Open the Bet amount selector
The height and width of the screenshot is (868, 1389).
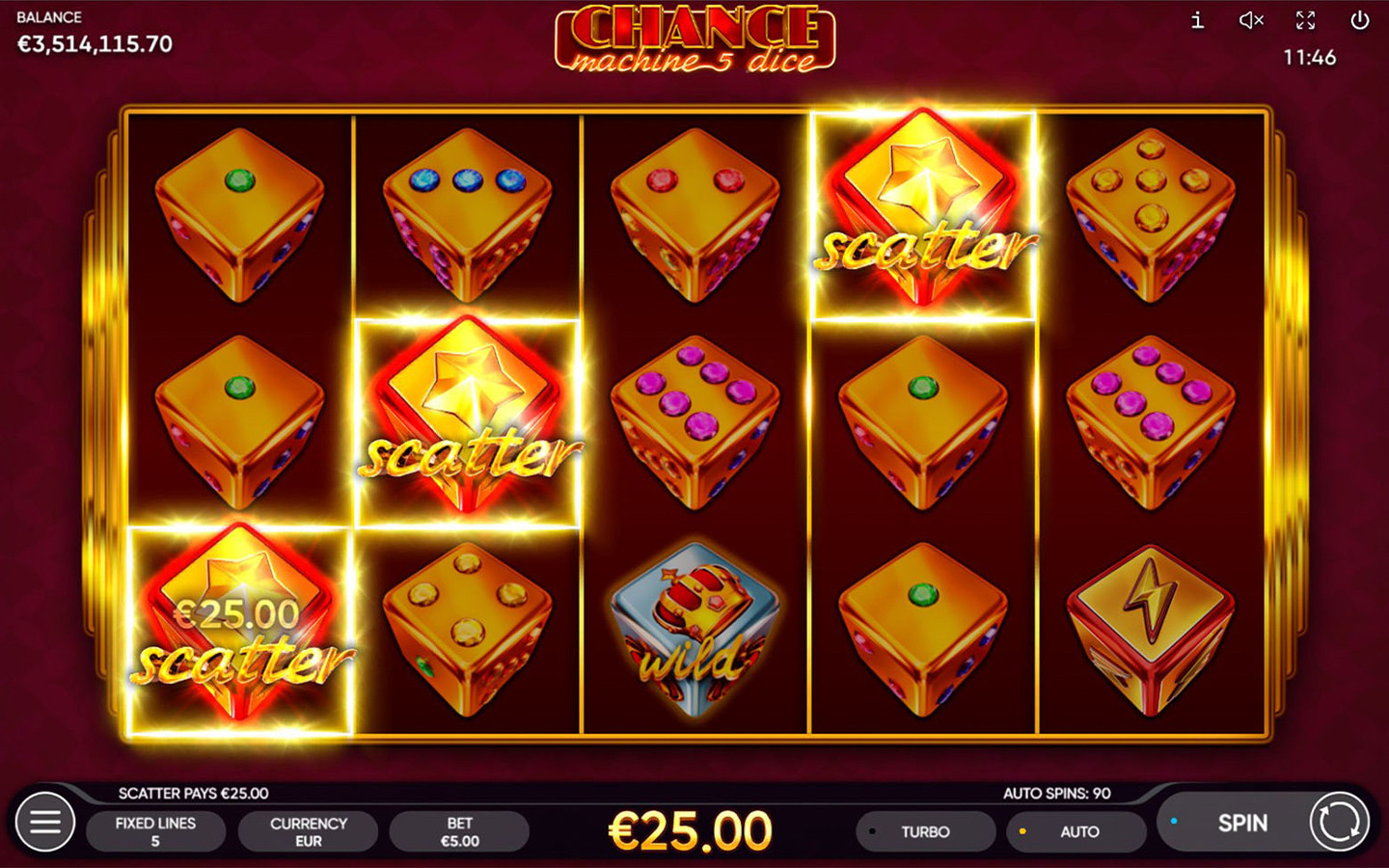coord(459,830)
